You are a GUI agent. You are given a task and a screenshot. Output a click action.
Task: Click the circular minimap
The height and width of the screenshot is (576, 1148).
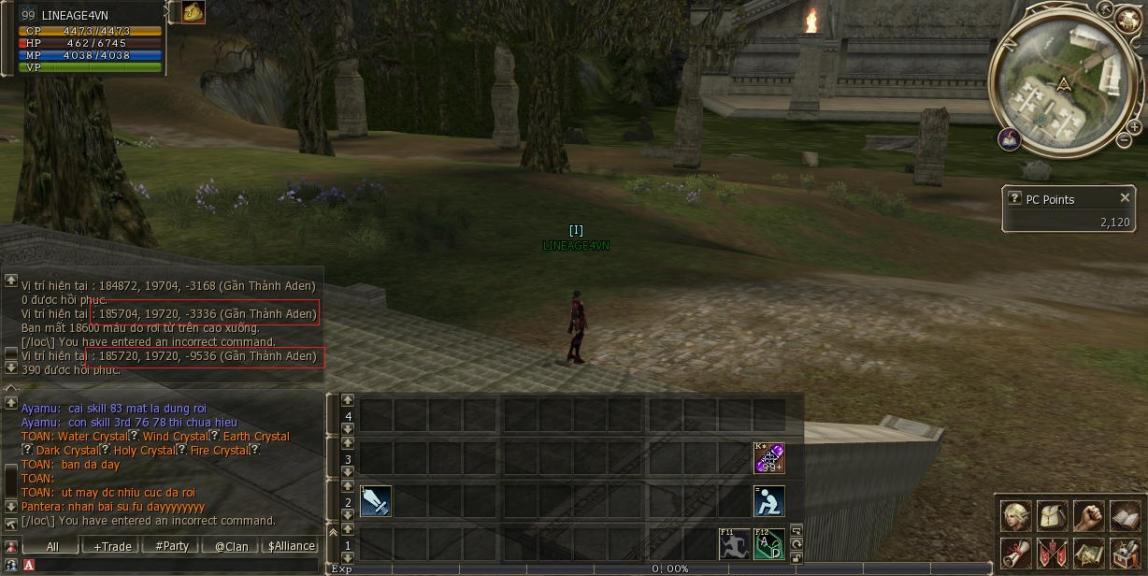point(1065,82)
